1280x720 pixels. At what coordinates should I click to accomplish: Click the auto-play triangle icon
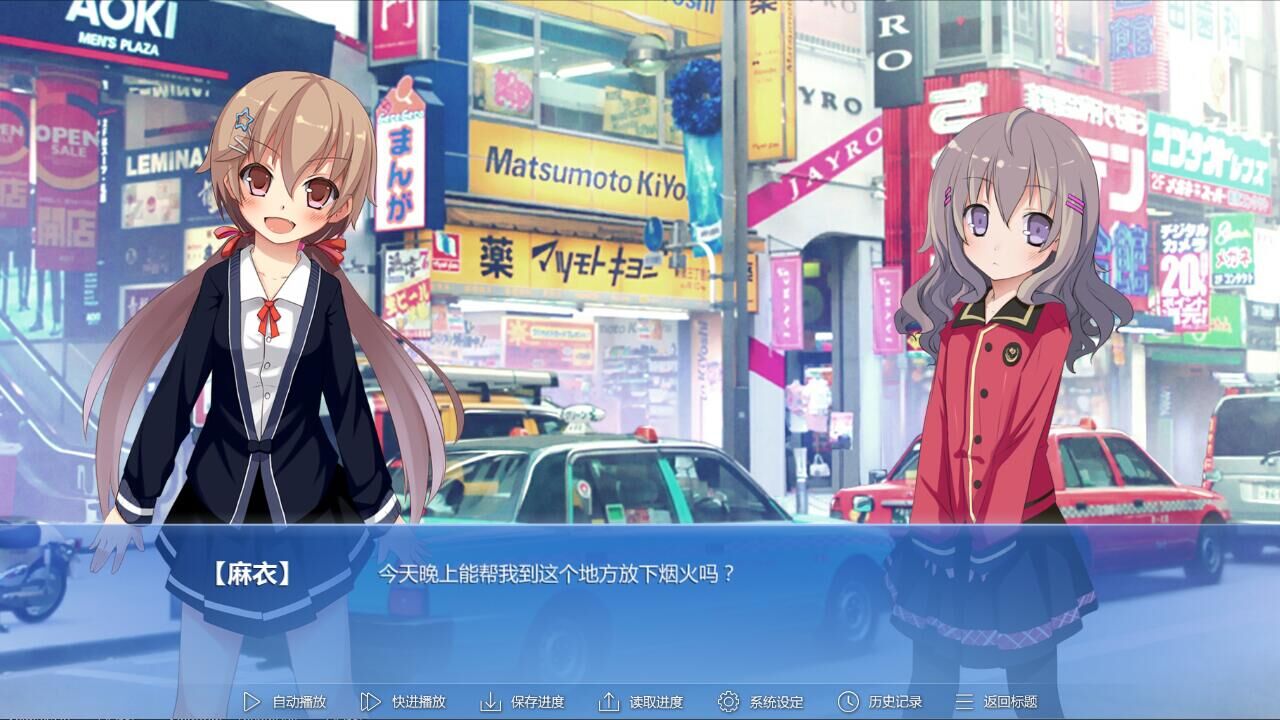(252, 702)
